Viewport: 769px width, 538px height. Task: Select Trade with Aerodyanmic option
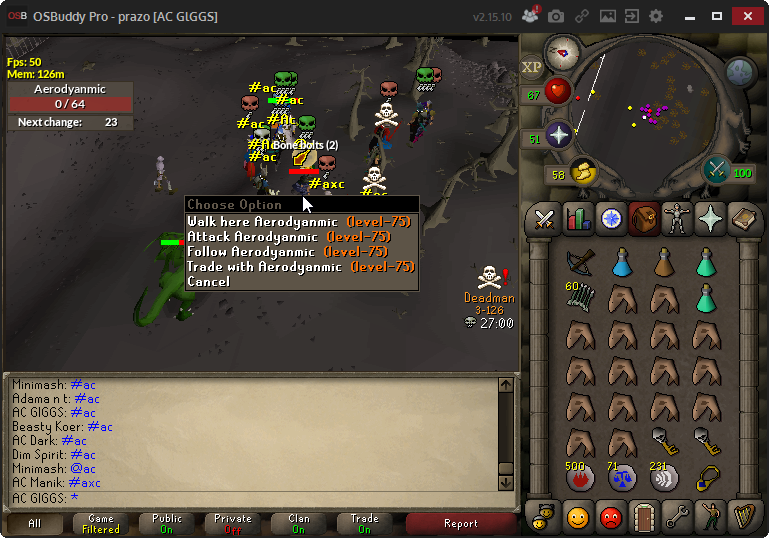(300, 267)
